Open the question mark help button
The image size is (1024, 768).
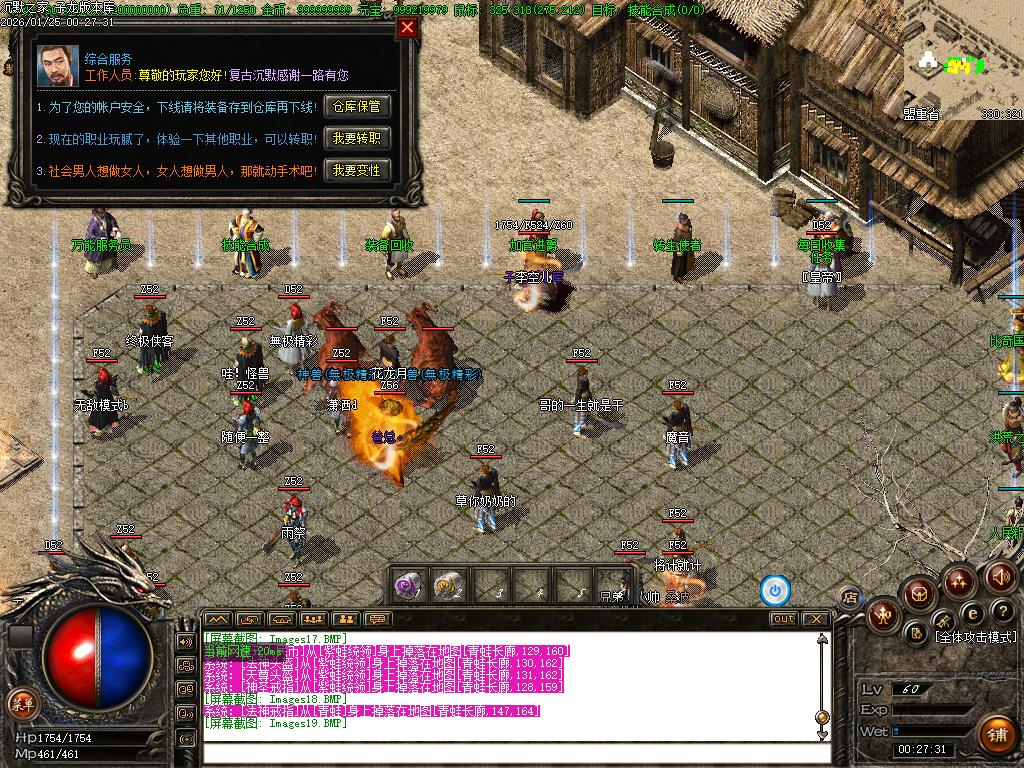1002,611
